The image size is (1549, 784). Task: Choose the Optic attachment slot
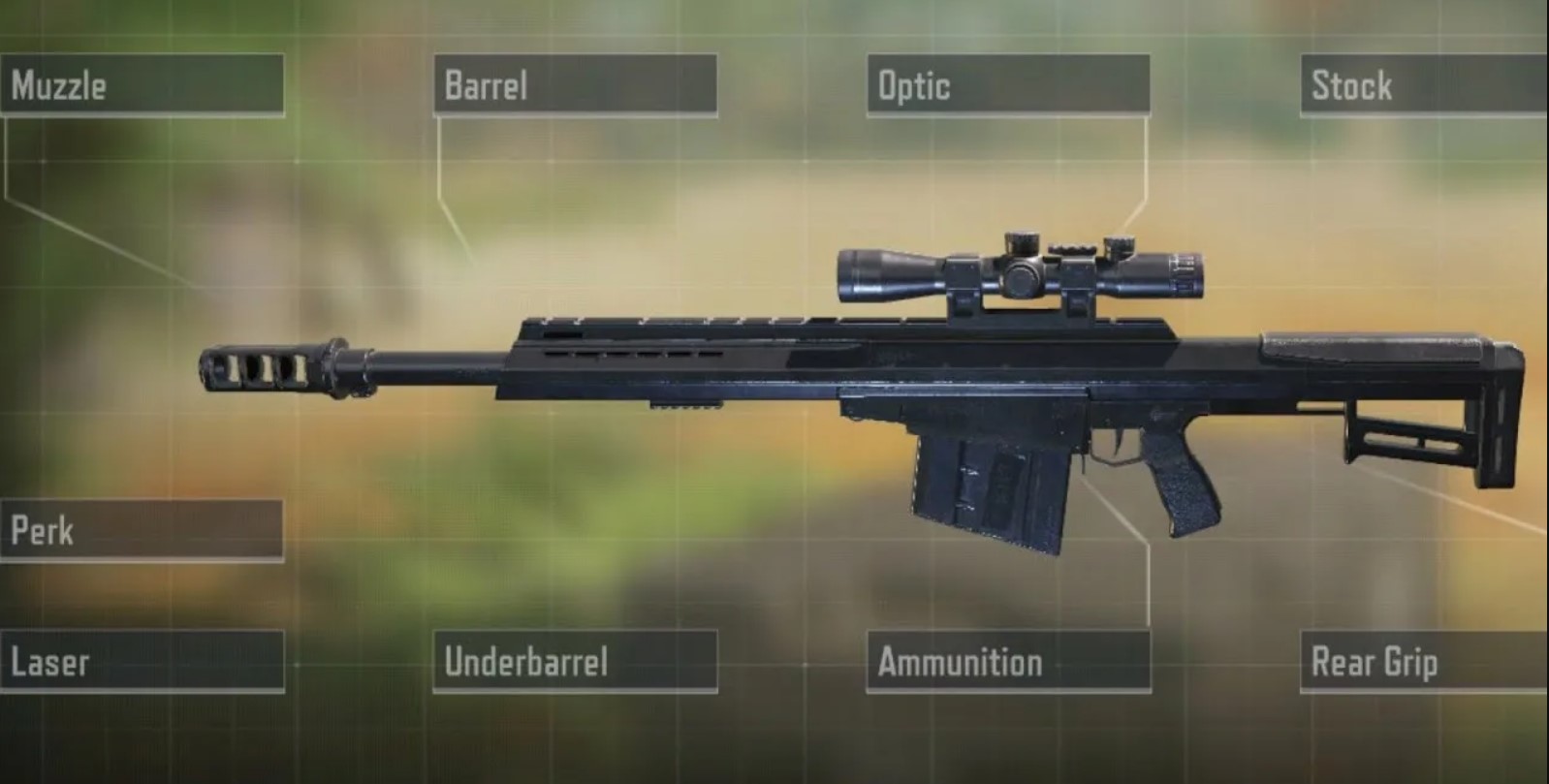coord(1008,85)
